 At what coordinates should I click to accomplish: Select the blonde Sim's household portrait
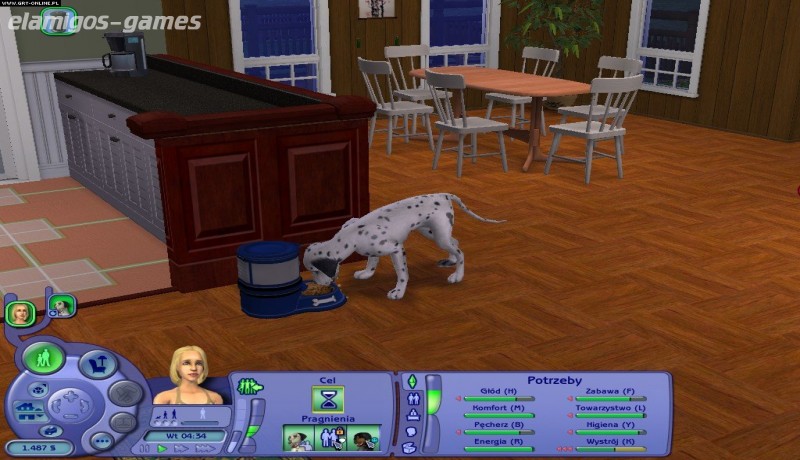coord(19,313)
